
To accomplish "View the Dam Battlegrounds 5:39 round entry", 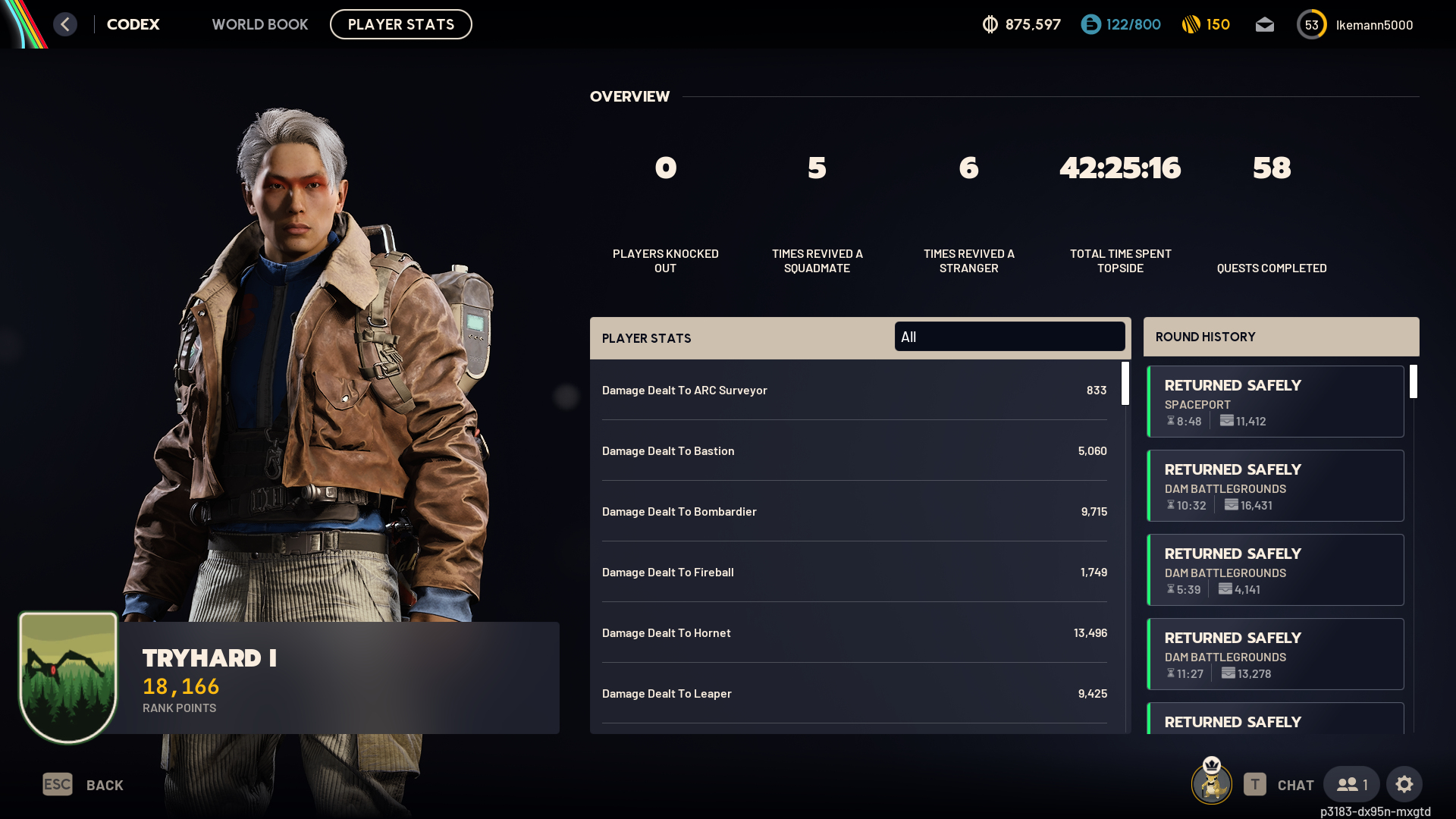I will (1276, 570).
